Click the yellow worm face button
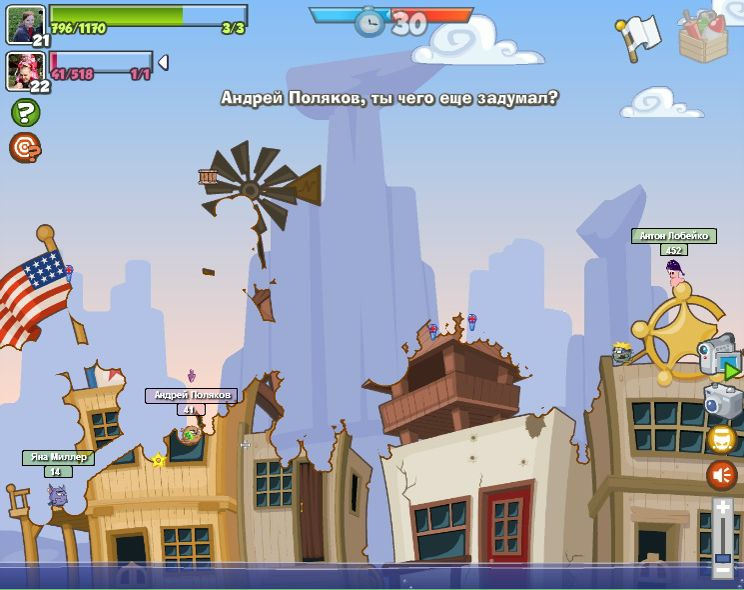 click(x=722, y=439)
